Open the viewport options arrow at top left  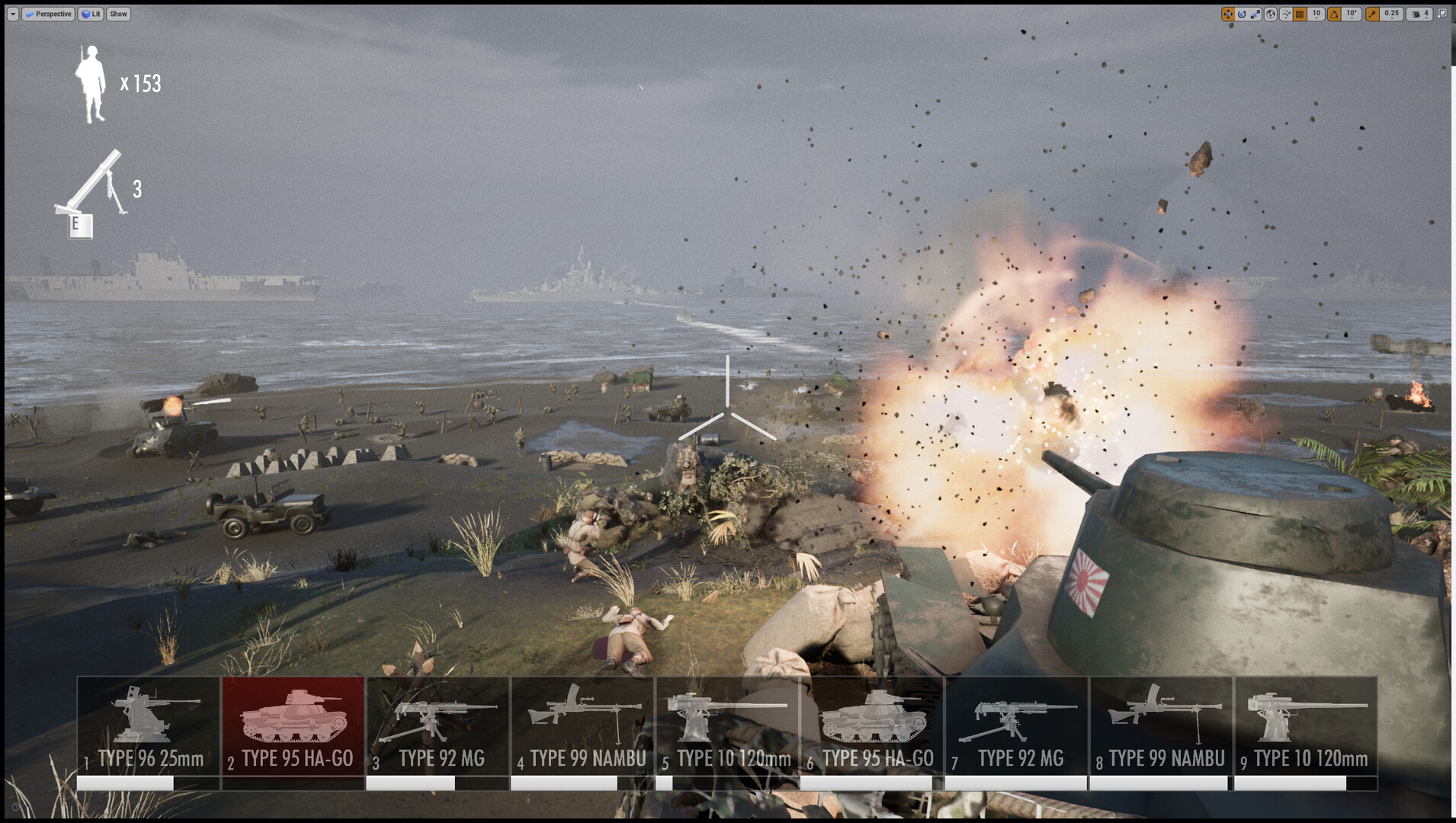(x=11, y=14)
